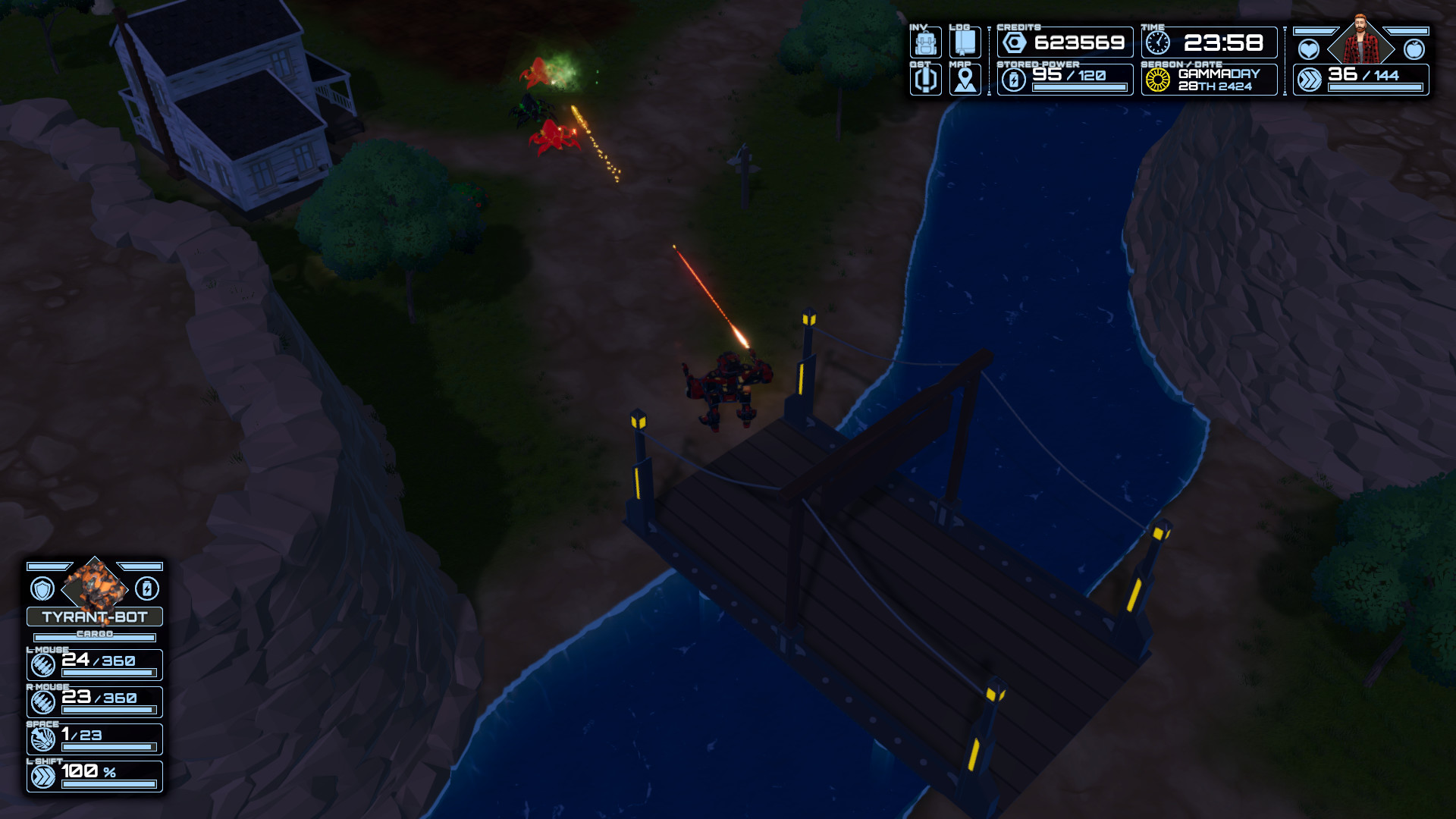The height and width of the screenshot is (819, 1456).
Task: Click the mech shield icon
Action: (42, 588)
